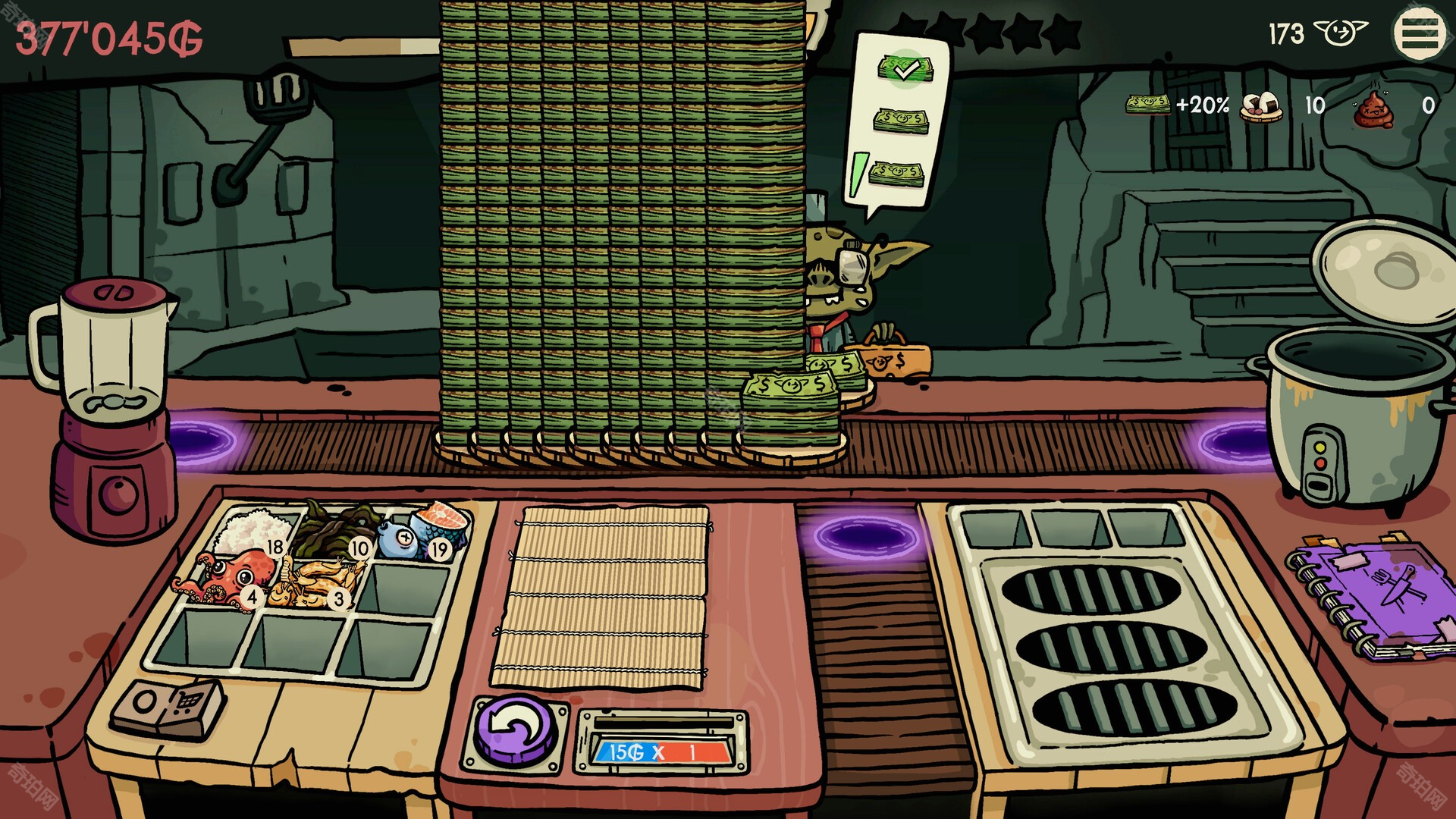Choose the salmon and blue fish slot

click(x=425, y=531)
